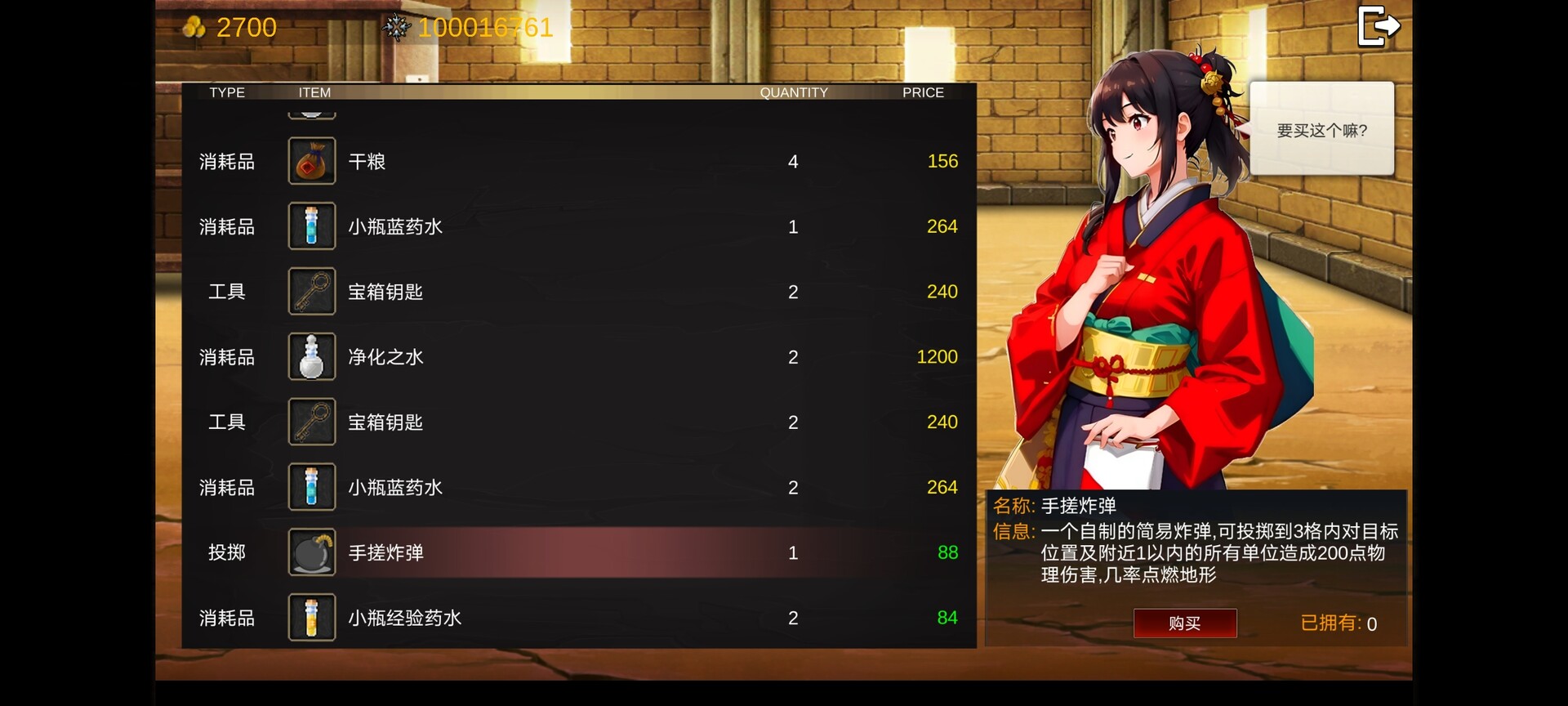Image resolution: width=1568 pixels, height=706 pixels.
Task: Click the PRICE column header
Action: [x=923, y=92]
